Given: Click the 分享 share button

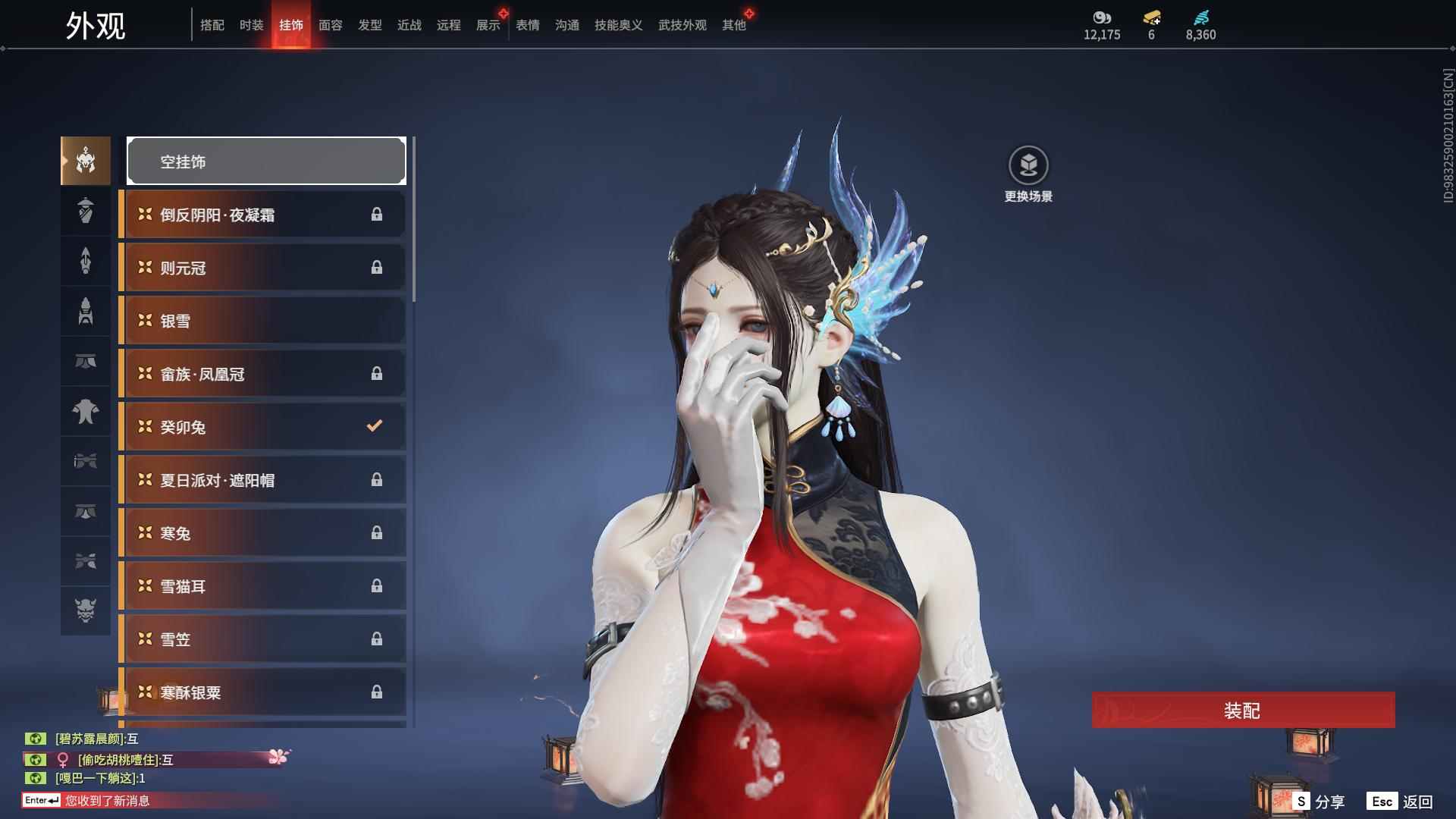Looking at the screenshot, I should 1319,802.
